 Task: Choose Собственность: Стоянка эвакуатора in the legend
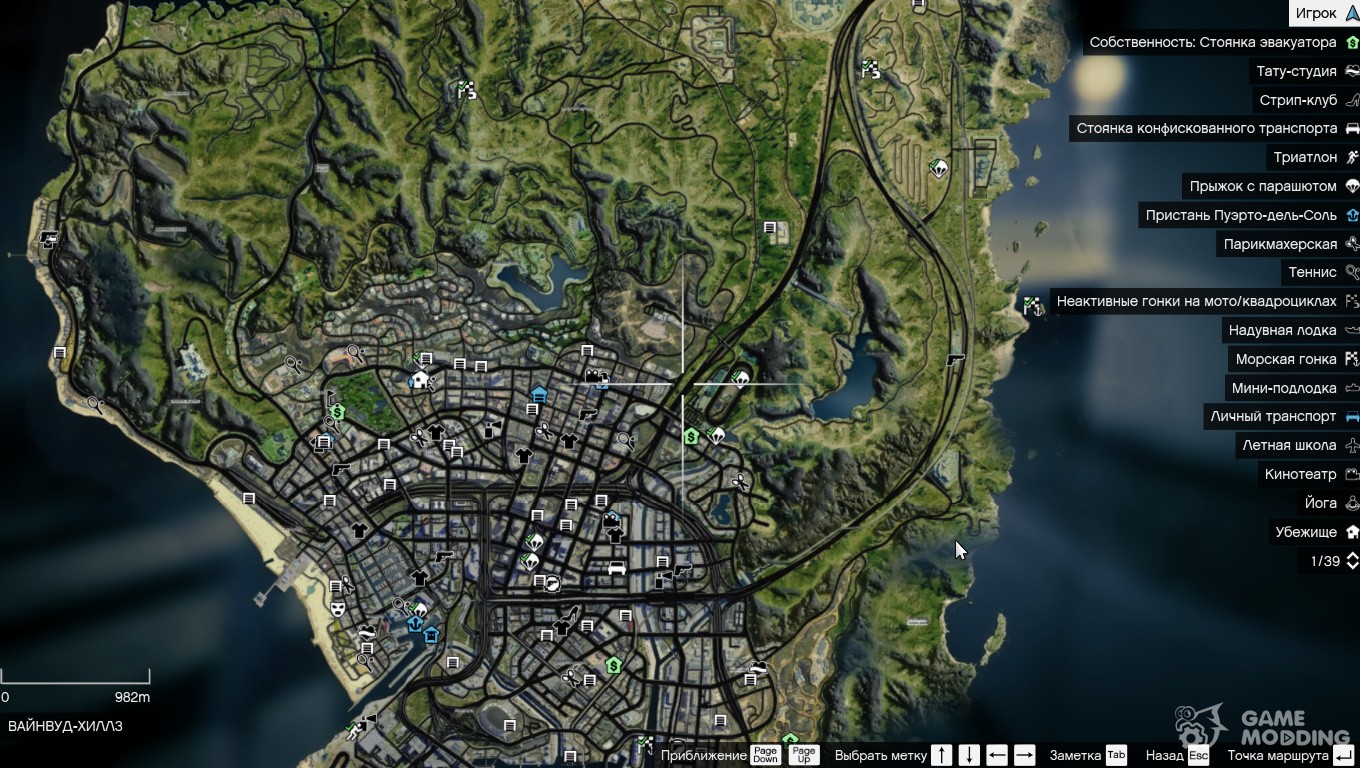pyautogui.click(x=1213, y=42)
